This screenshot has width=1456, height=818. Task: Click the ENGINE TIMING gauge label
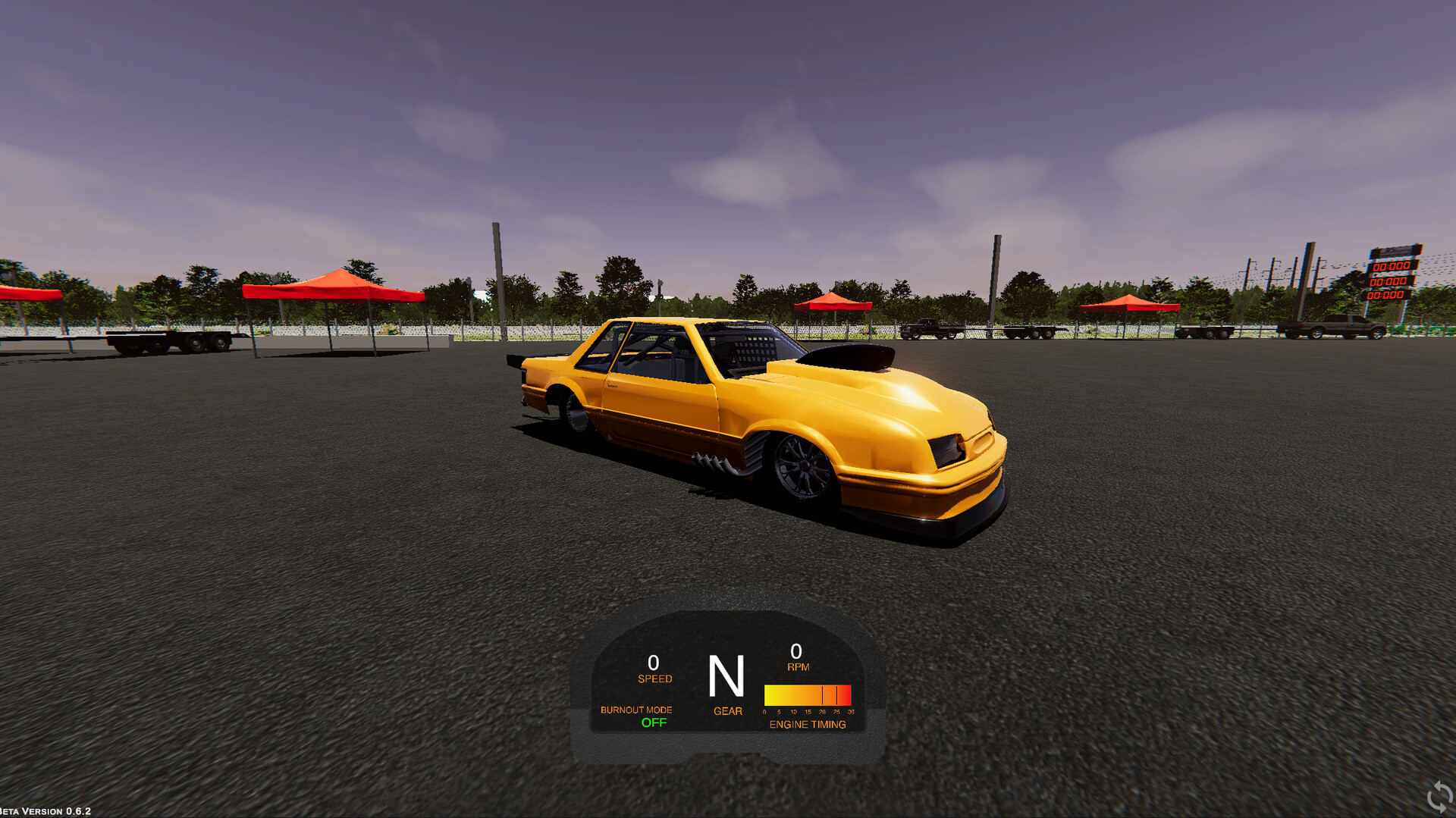(807, 725)
